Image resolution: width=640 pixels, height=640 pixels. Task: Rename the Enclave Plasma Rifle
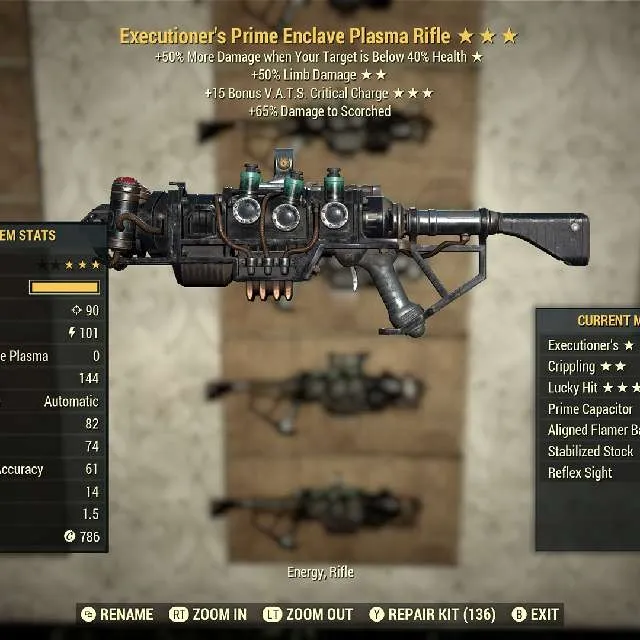click(x=117, y=614)
